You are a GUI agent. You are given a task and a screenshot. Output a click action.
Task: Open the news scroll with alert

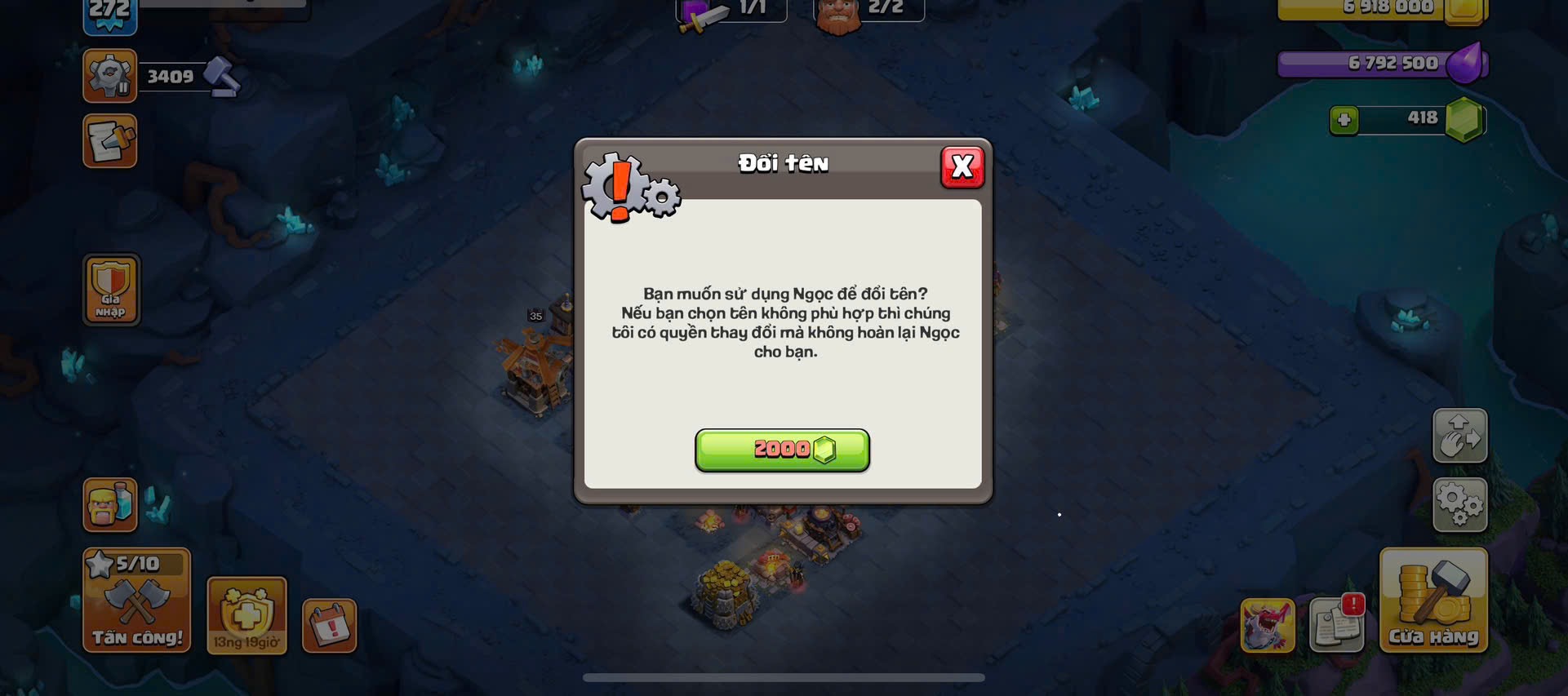tap(1337, 624)
